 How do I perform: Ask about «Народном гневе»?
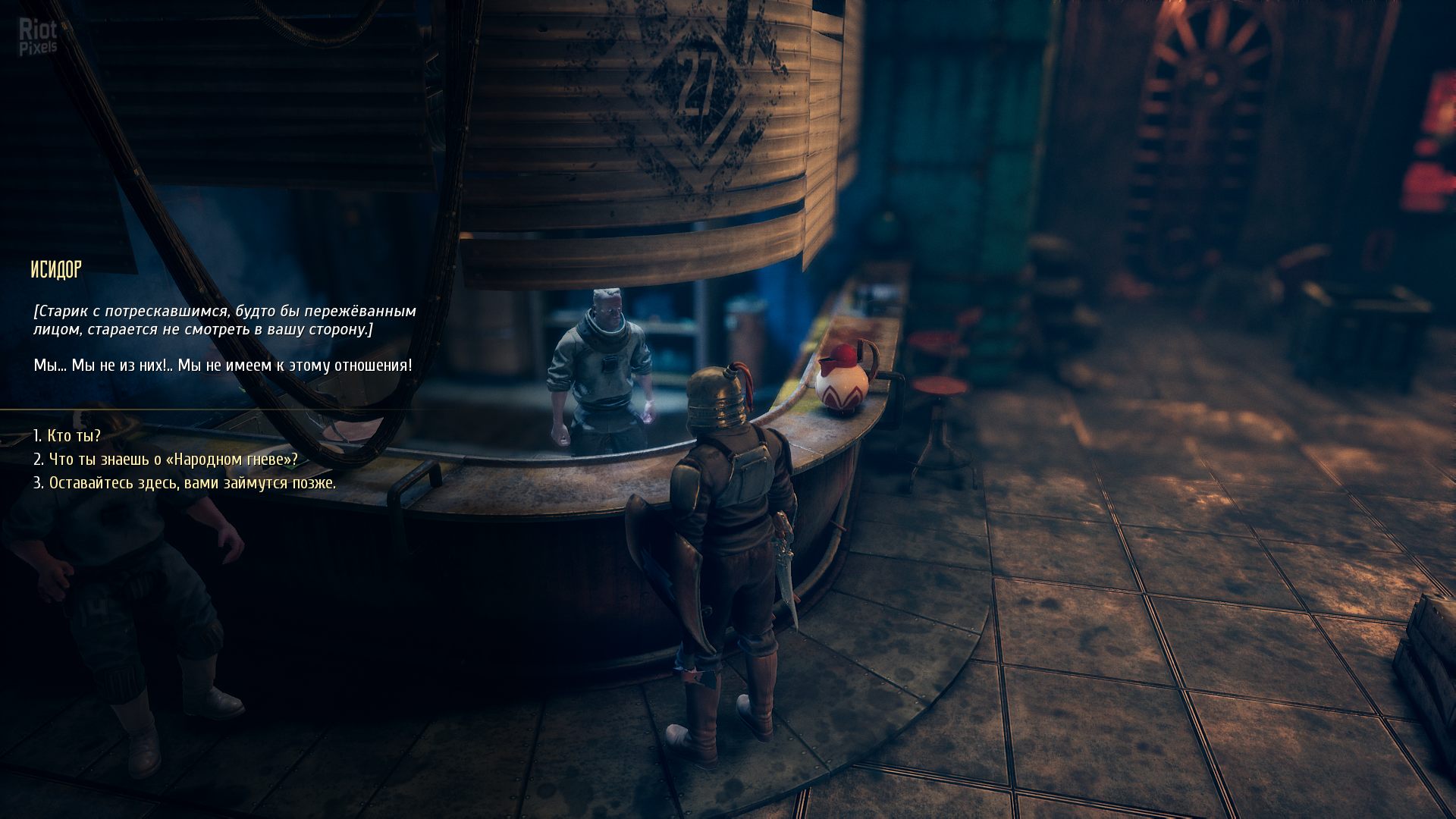(x=173, y=460)
